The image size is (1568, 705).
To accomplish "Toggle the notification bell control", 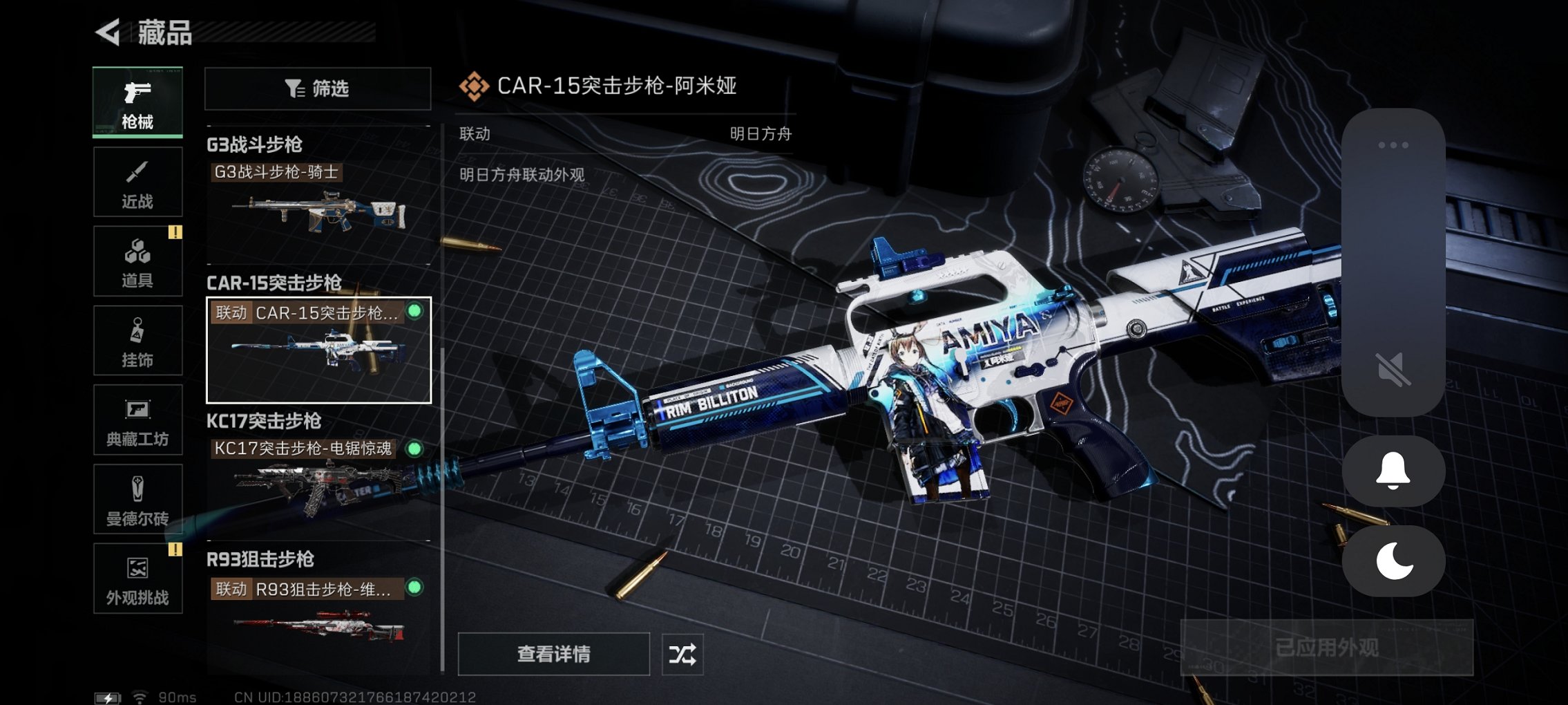I will pos(1394,470).
